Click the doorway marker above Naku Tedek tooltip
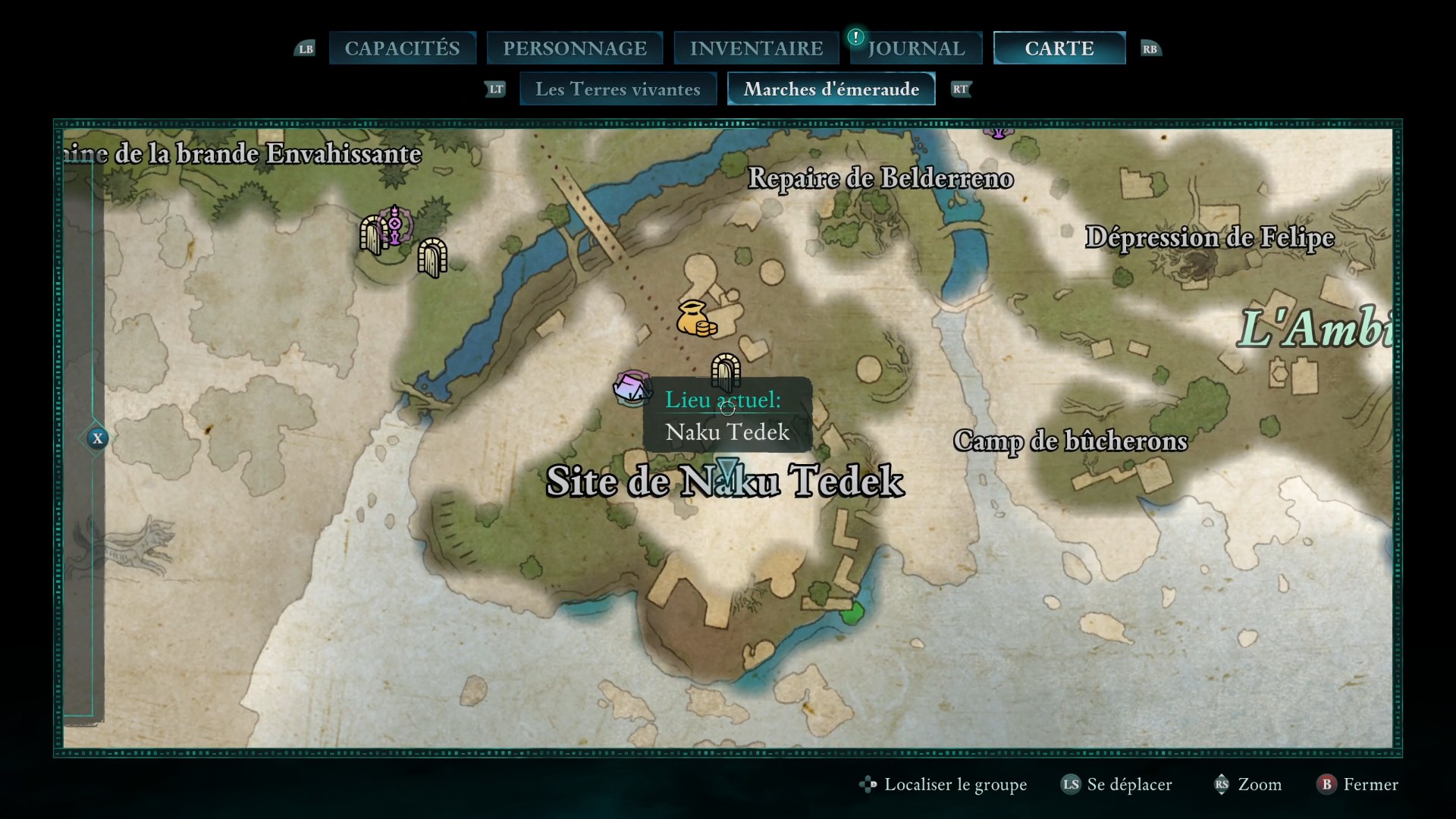1456x819 pixels. pos(726,369)
